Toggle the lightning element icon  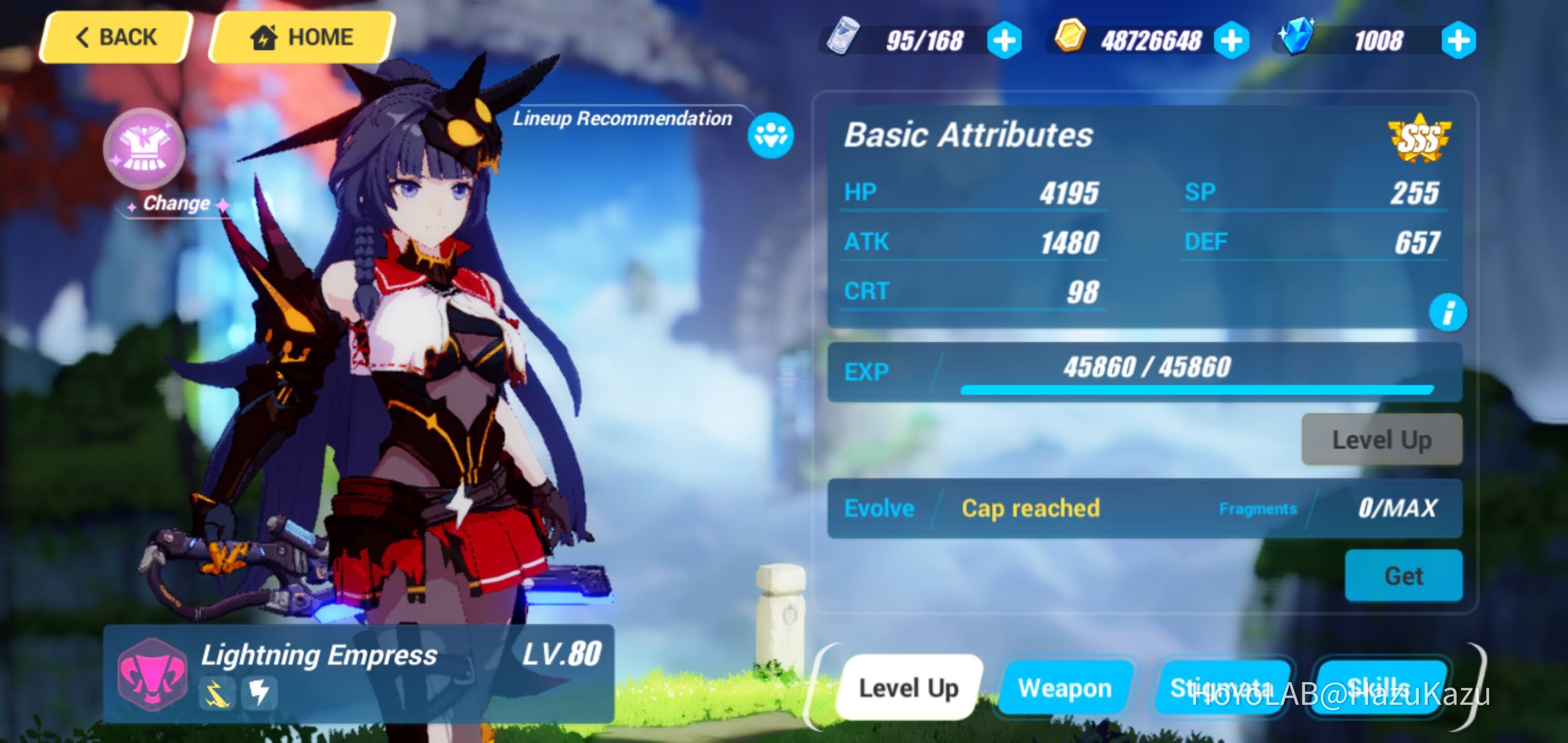point(259,692)
